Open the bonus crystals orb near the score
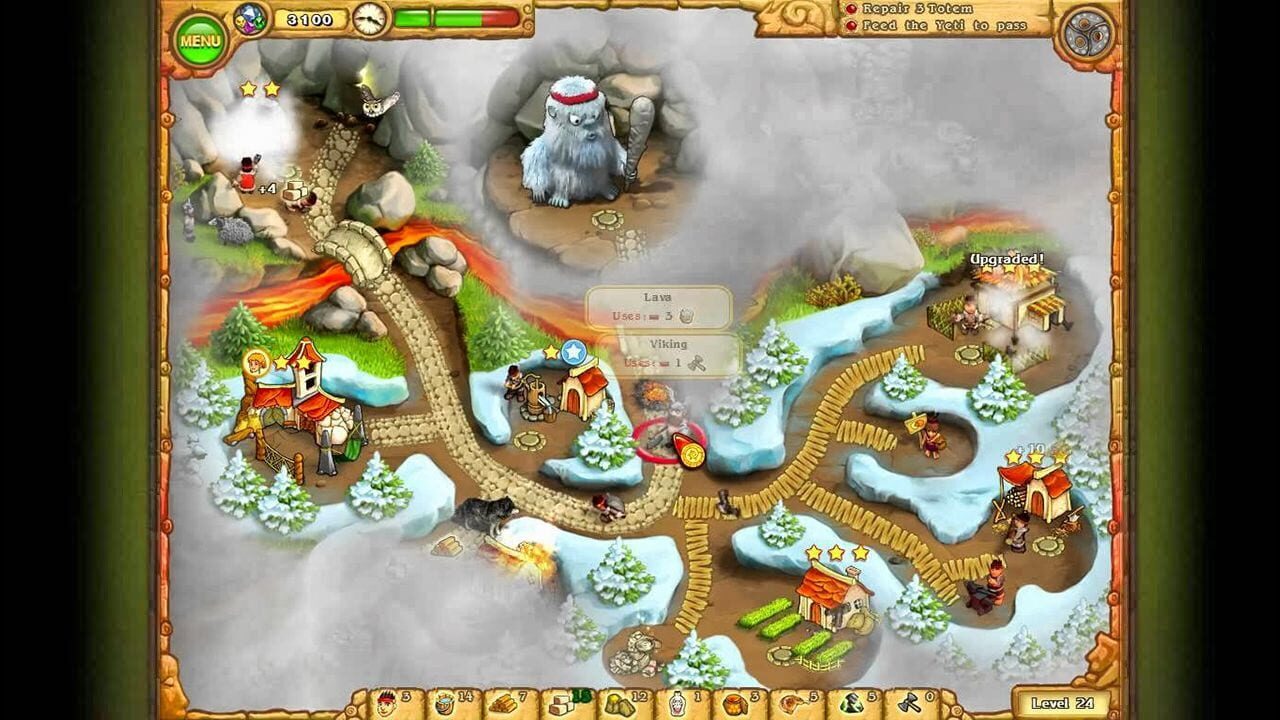Image resolution: width=1280 pixels, height=720 pixels. pyautogui.click(x=252, y=17)
